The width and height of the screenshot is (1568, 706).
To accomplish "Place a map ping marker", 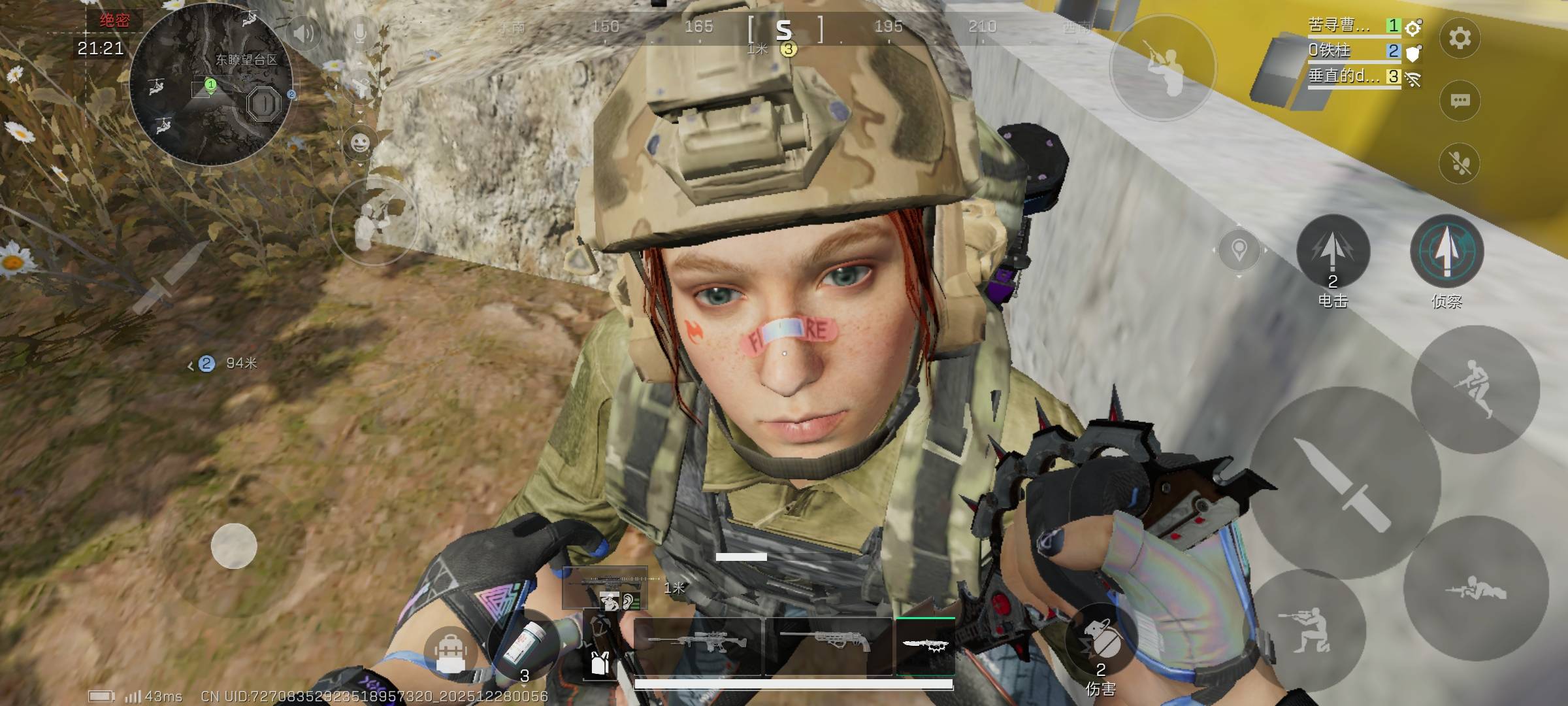I will click(1239, 250).
